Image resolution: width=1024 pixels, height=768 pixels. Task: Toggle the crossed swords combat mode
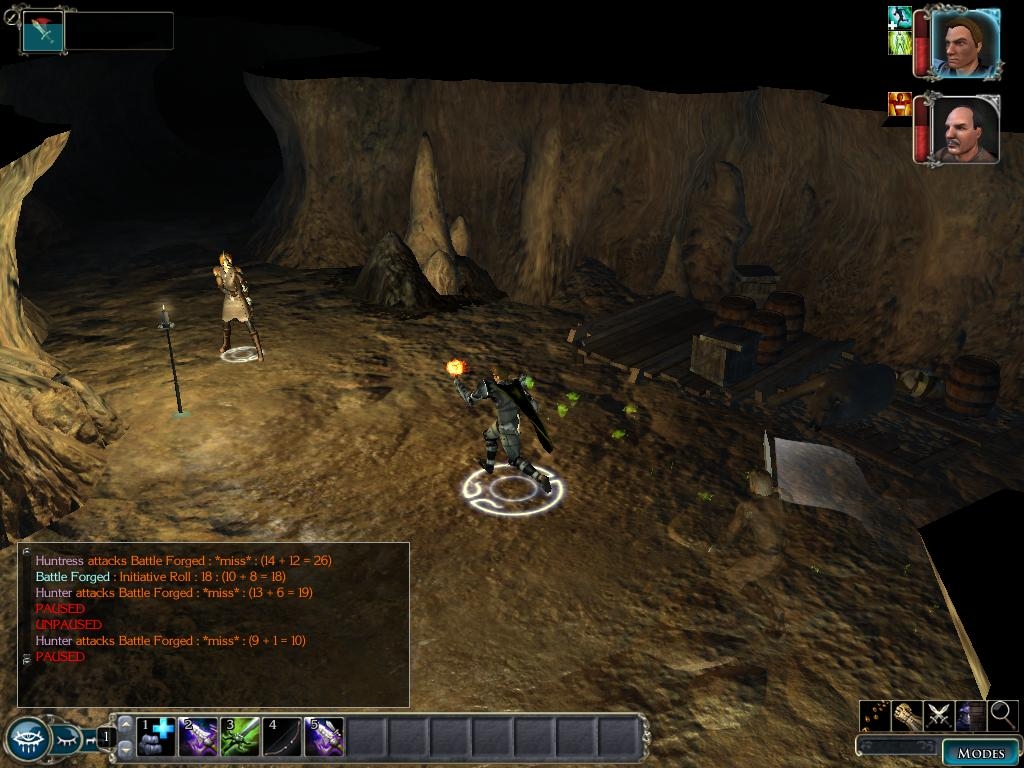(x=939, y=715)
